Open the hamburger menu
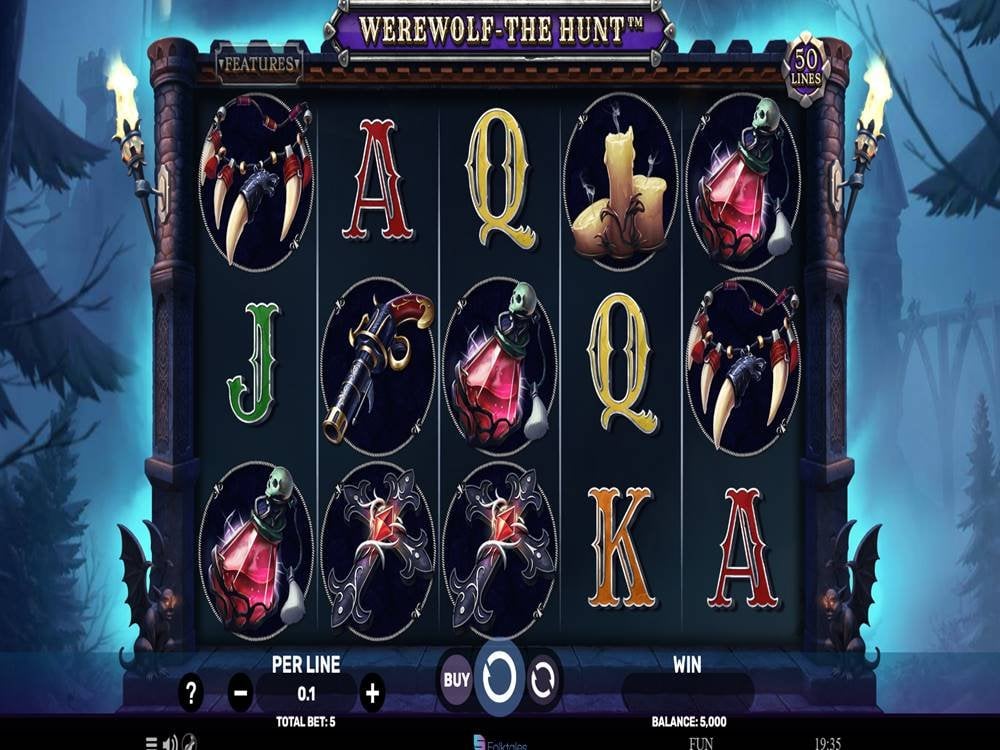This screenshot has width=1000, height=750. click(151, 743)
